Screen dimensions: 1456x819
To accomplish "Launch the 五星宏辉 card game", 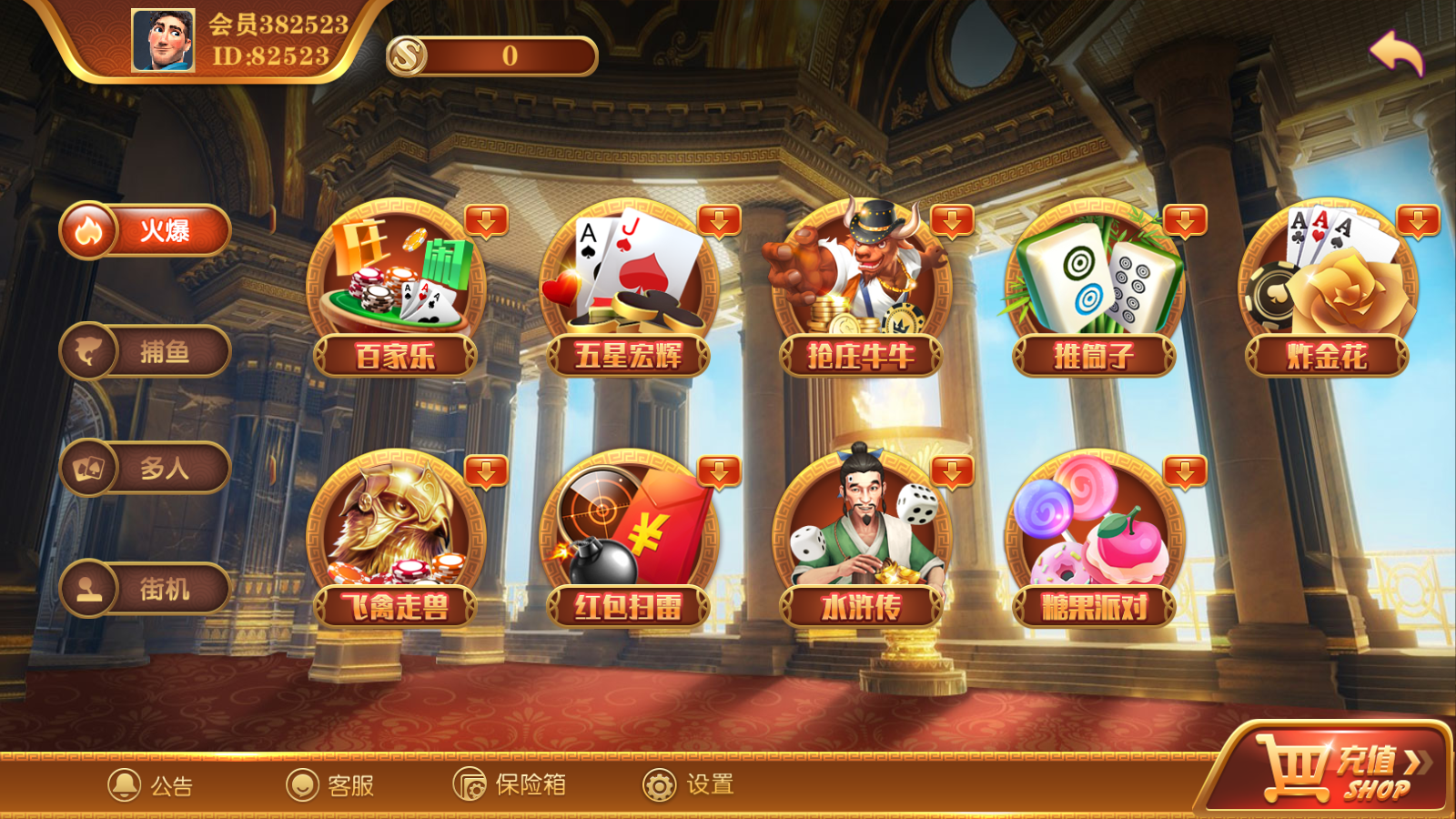I will pos(632,282).
